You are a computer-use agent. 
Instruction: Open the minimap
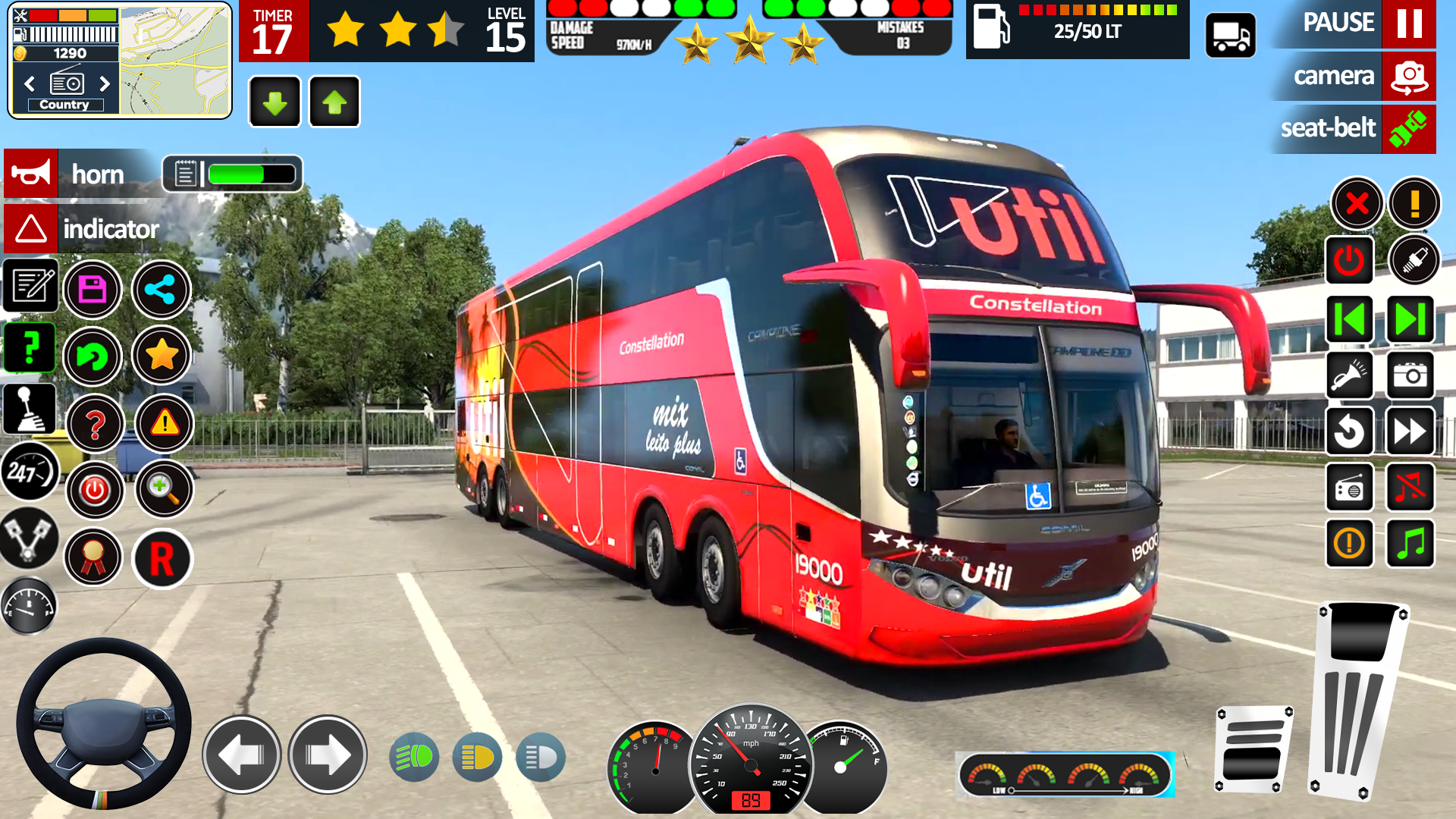tap(174, 61)
